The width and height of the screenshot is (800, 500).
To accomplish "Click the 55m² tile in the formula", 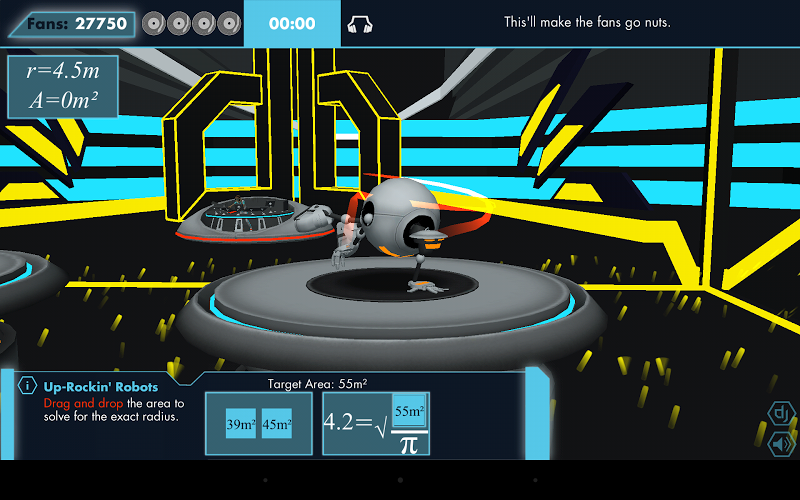I will click(409, 411).
